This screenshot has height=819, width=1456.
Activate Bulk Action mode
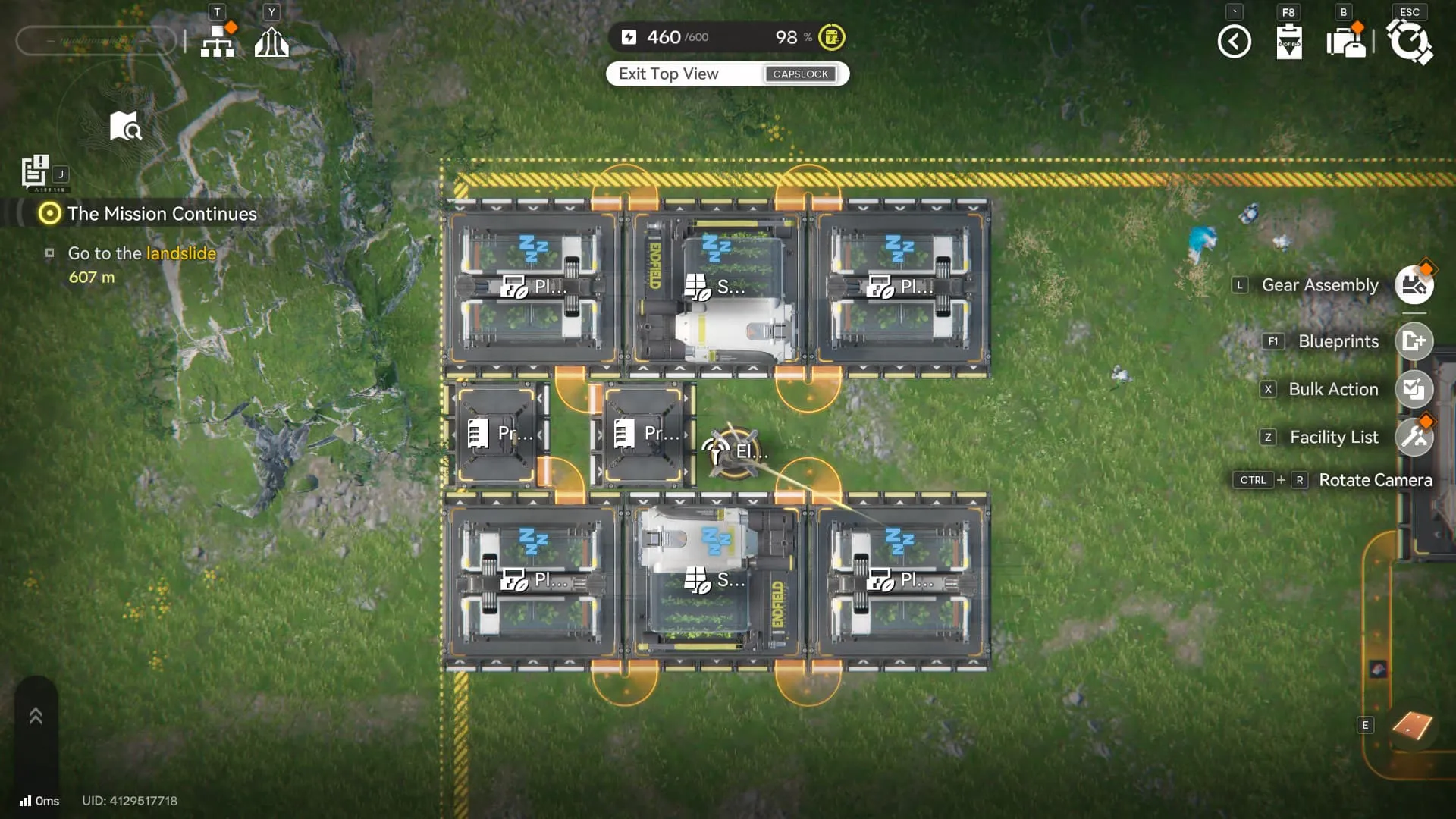click(x=1414, y=389)
